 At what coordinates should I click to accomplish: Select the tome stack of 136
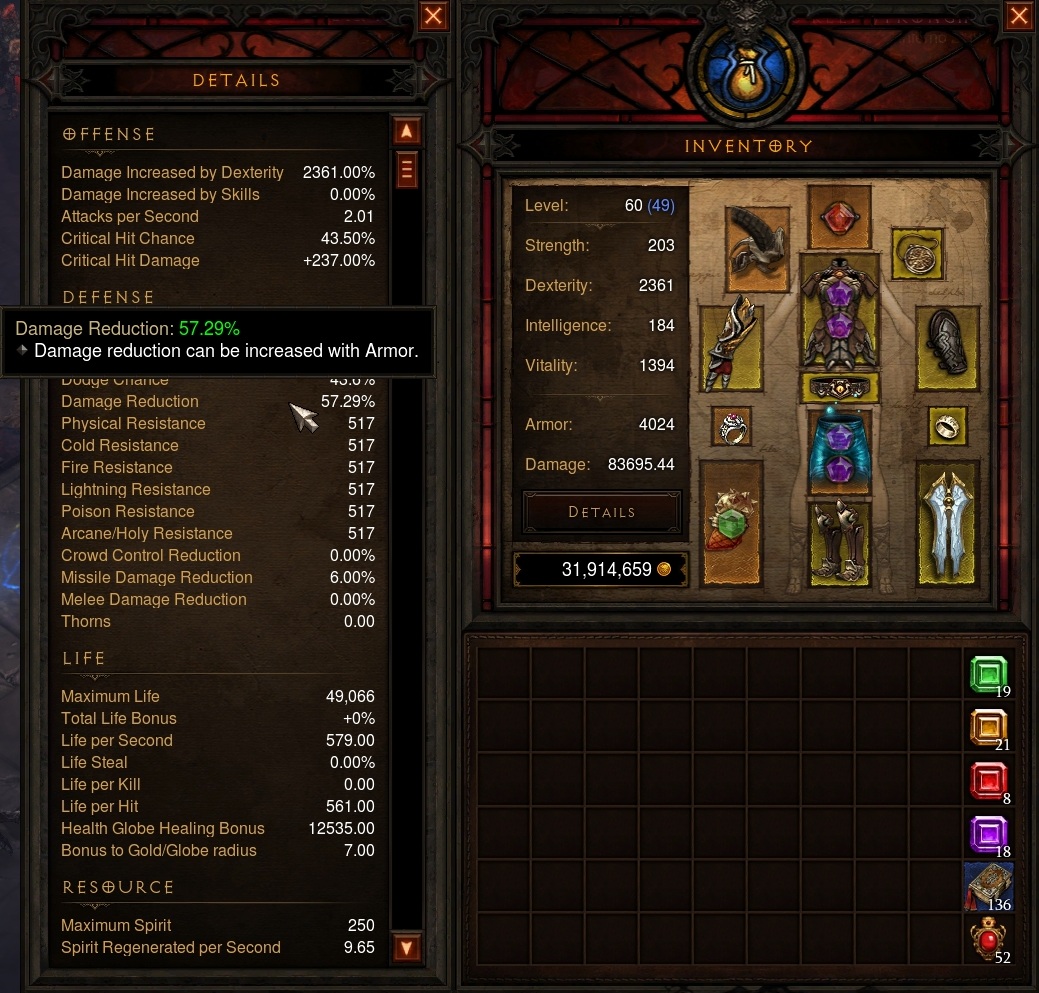(989, 887)
